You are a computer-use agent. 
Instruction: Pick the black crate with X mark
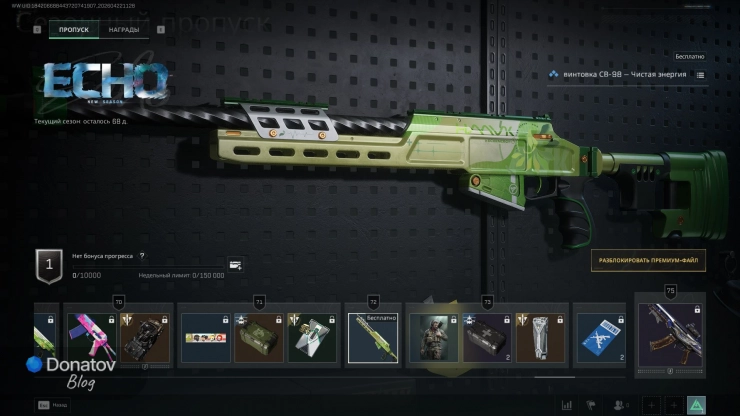pyautogui.click(x=486, y=338)
